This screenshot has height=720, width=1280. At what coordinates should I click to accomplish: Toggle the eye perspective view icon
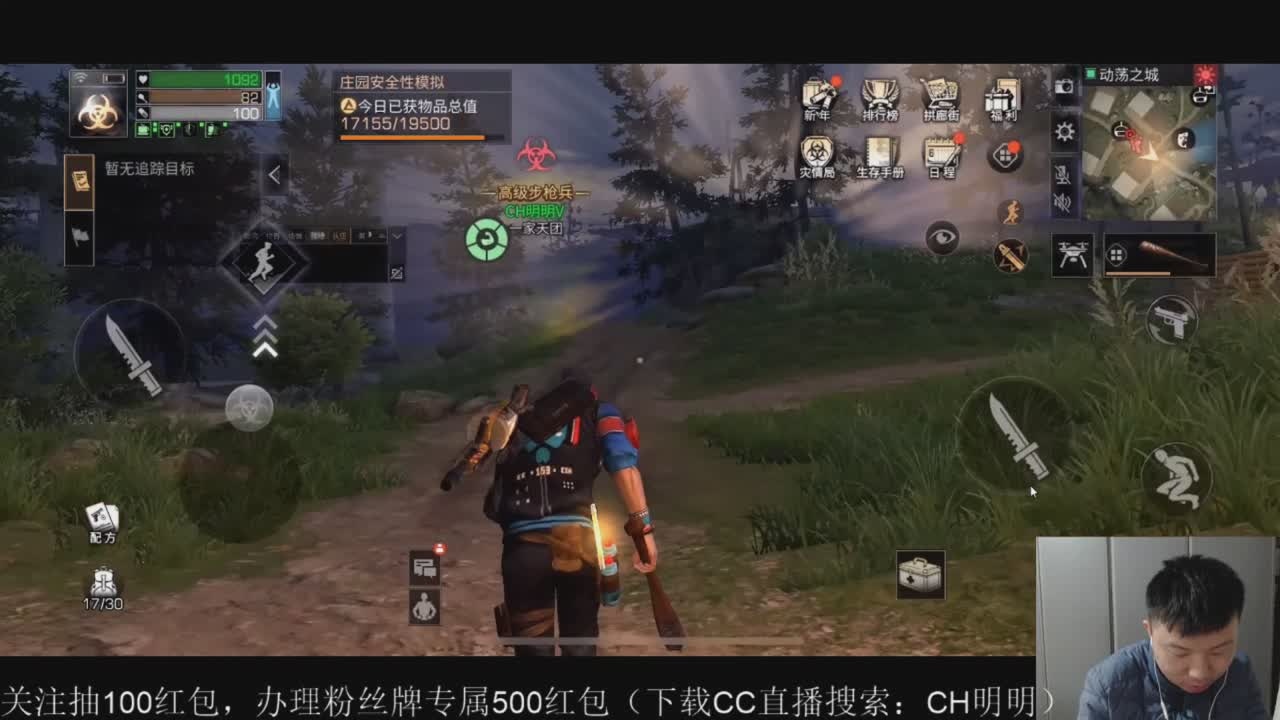coord(941,236)
